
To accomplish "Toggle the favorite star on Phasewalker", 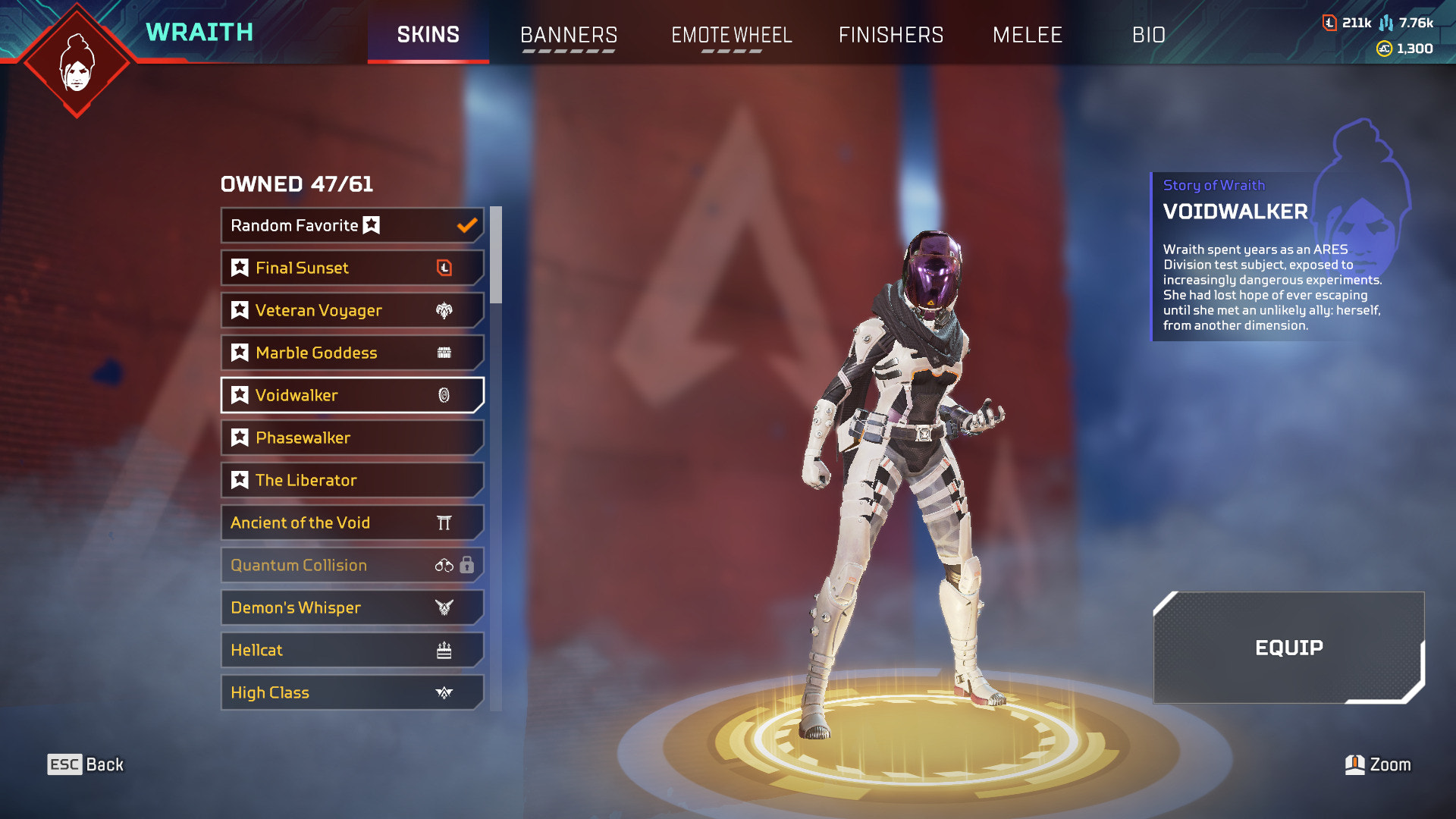I will [240, 438].
